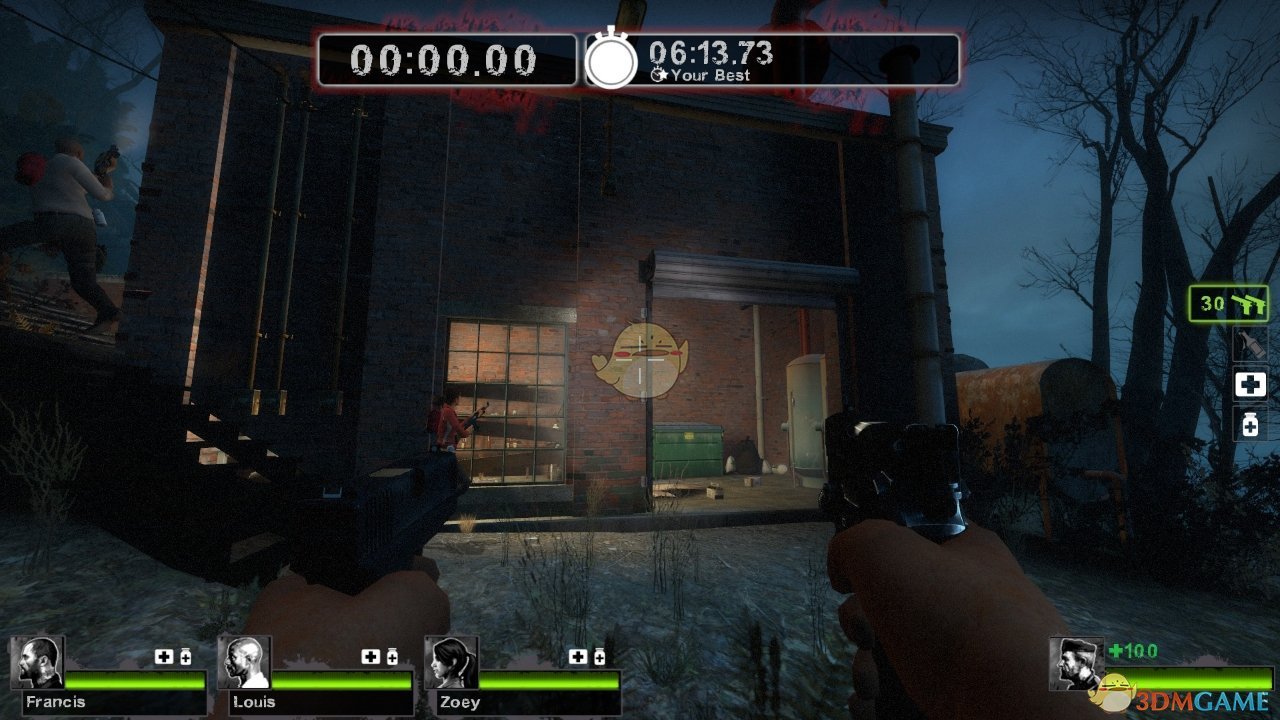Choose the molotov bottle slot

(x=1250, y=345)
